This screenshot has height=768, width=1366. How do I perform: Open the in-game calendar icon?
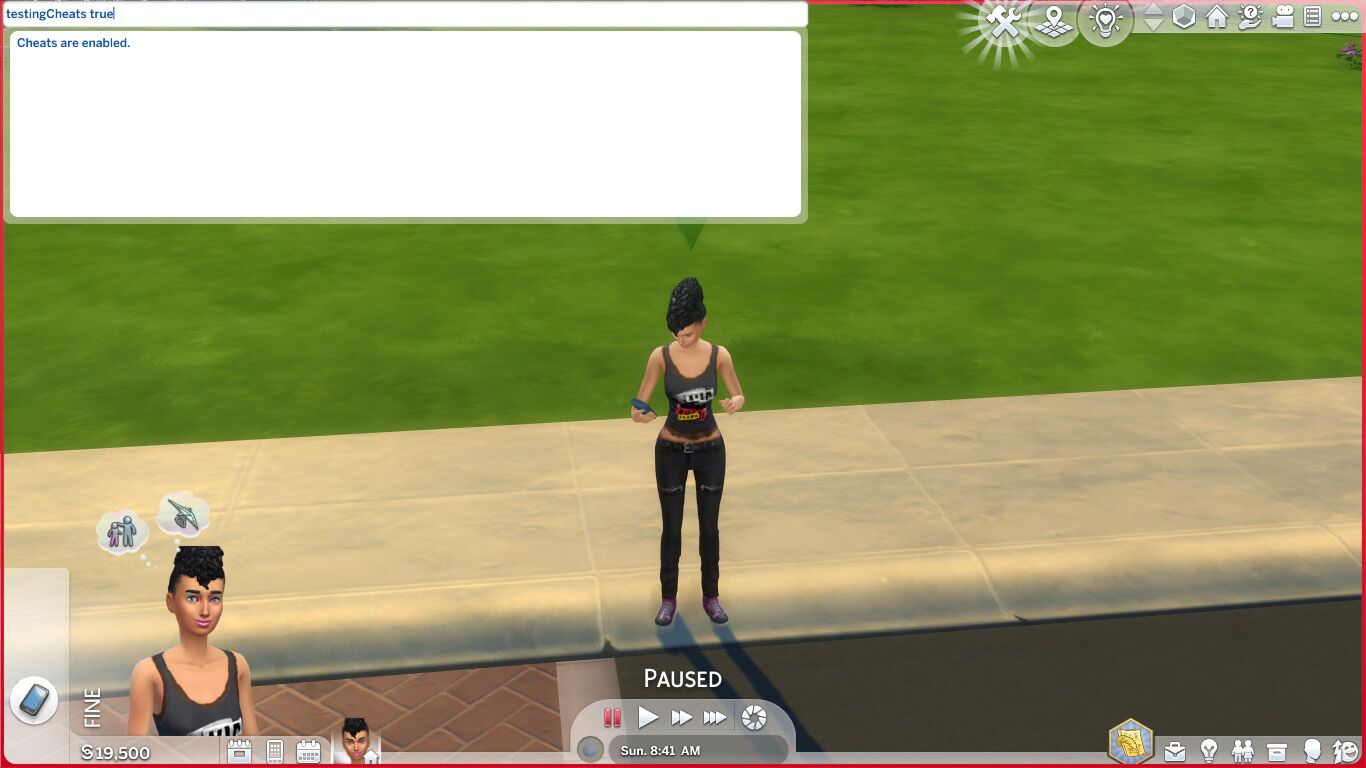click(307, 751)
